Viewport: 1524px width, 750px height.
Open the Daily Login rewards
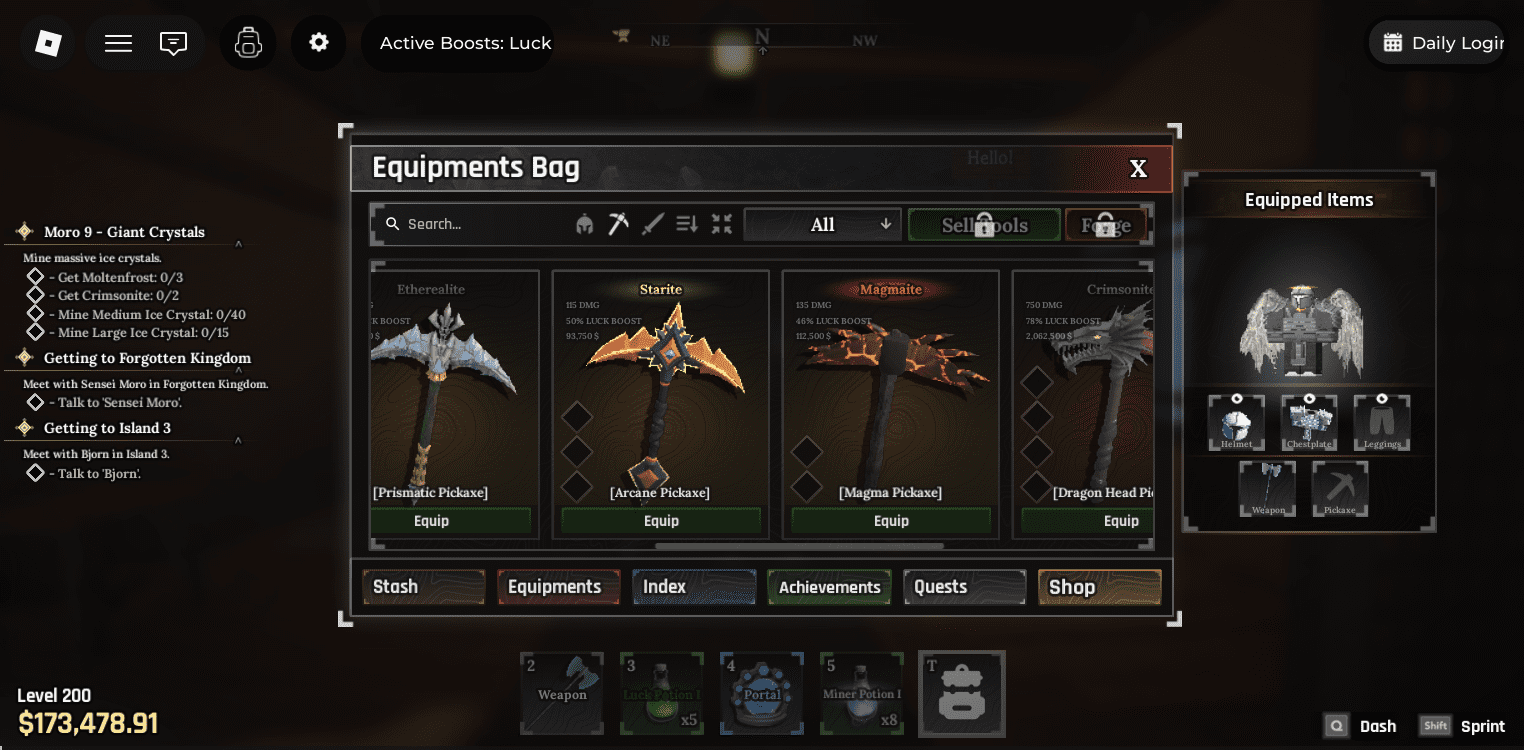pyautogui.click(x=1437, y=43)
